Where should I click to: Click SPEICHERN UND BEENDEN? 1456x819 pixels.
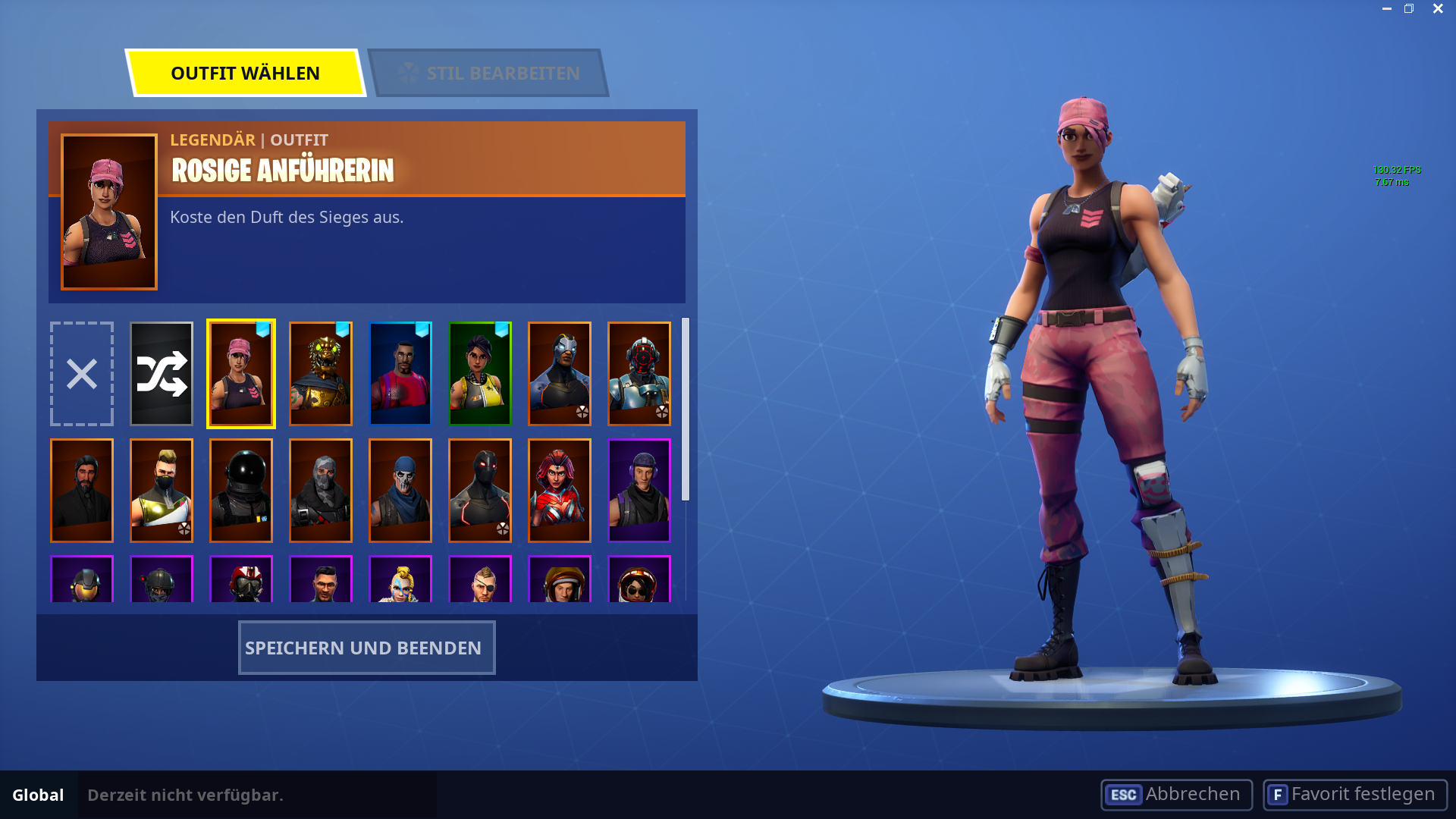(x=366, y=648)
